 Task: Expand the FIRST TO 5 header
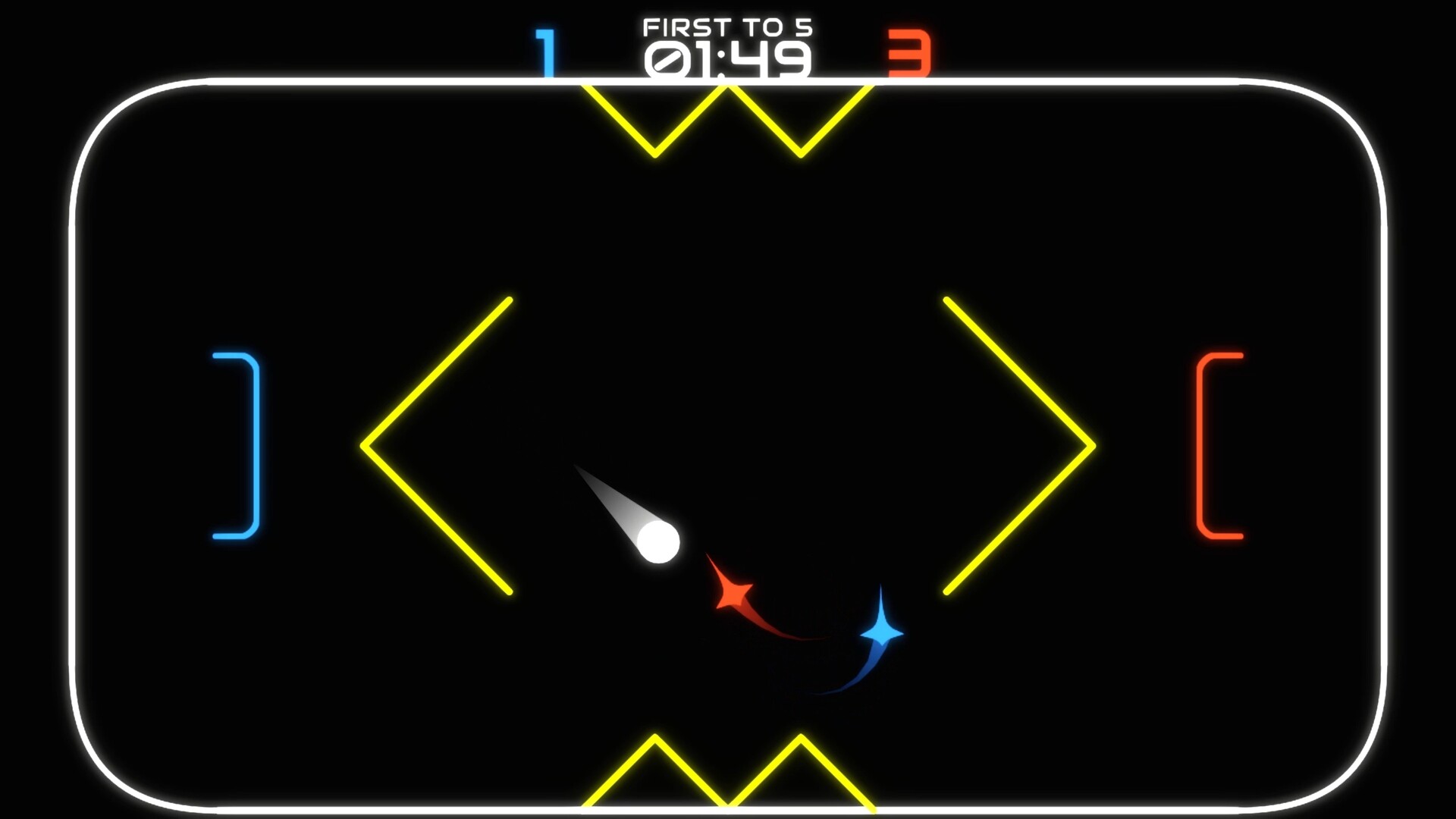tap(726, 25)
